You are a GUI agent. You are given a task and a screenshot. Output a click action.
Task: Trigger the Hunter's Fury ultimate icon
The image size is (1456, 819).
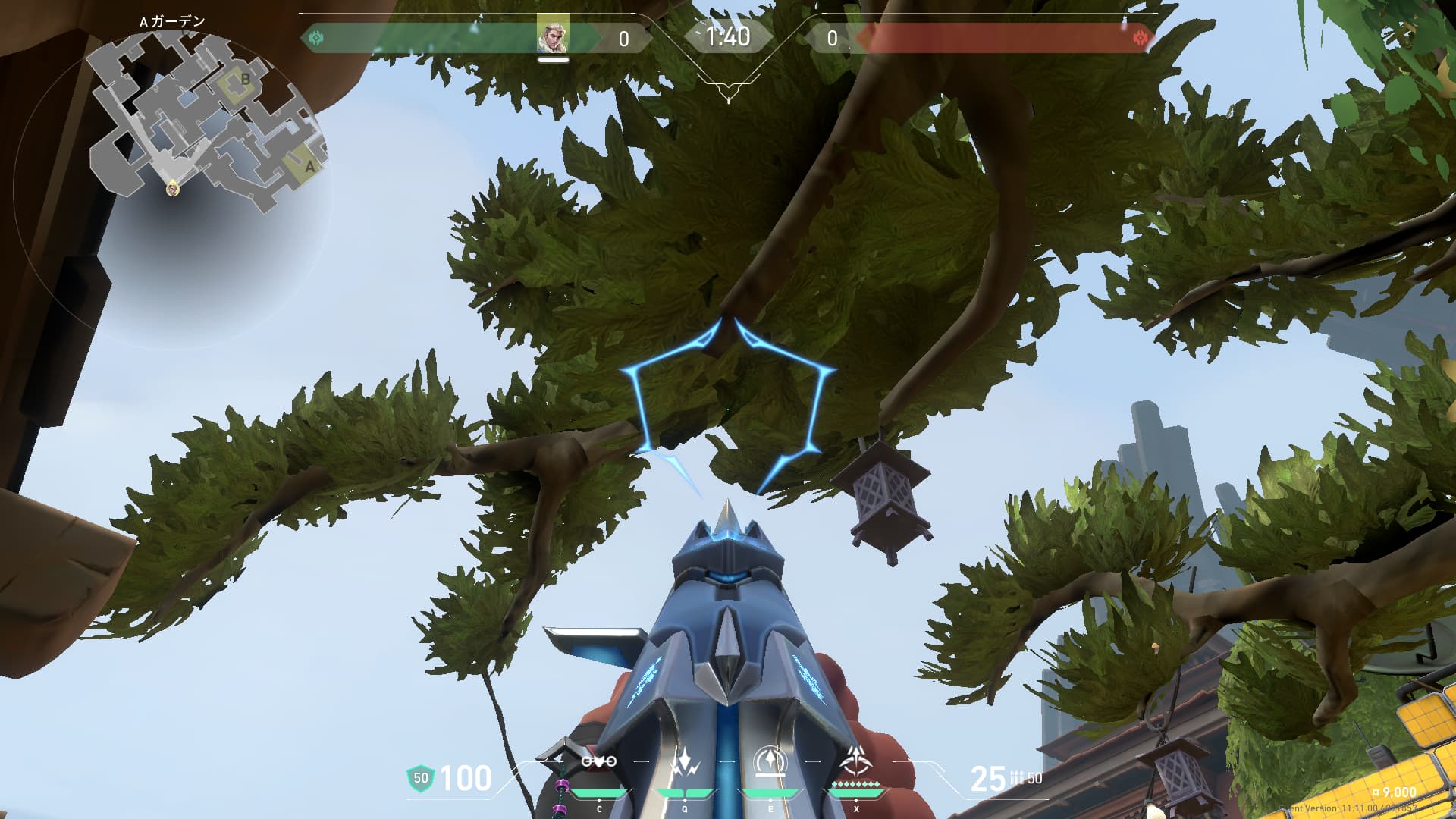(x=856, y=761)
